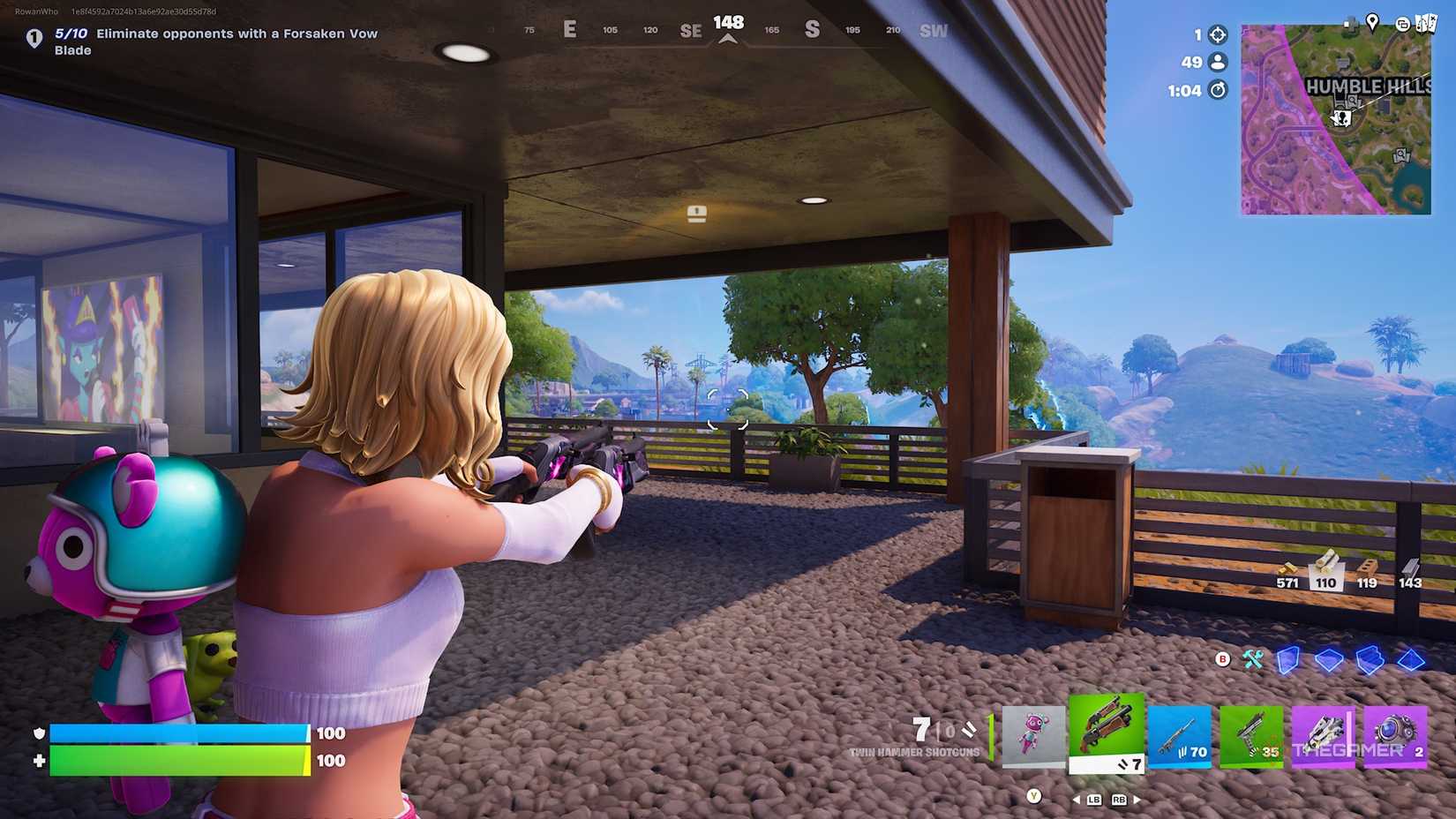1456x819 pixels.
Task: Click the players-remaining icon showing 49
Action: tap(1216, 63)
